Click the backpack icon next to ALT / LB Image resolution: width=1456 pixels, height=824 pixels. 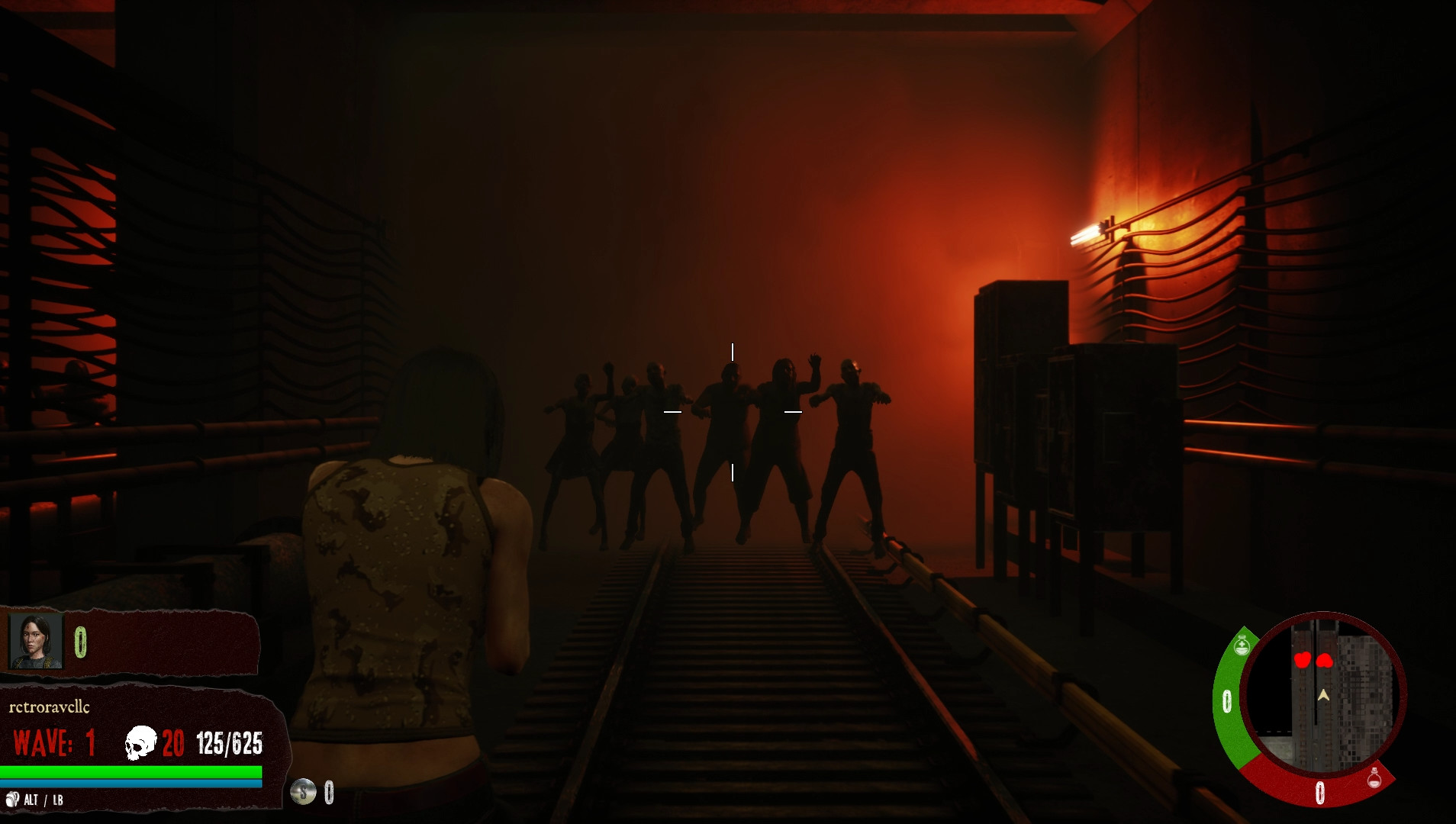pyautogui.click(x=13, y=799)
